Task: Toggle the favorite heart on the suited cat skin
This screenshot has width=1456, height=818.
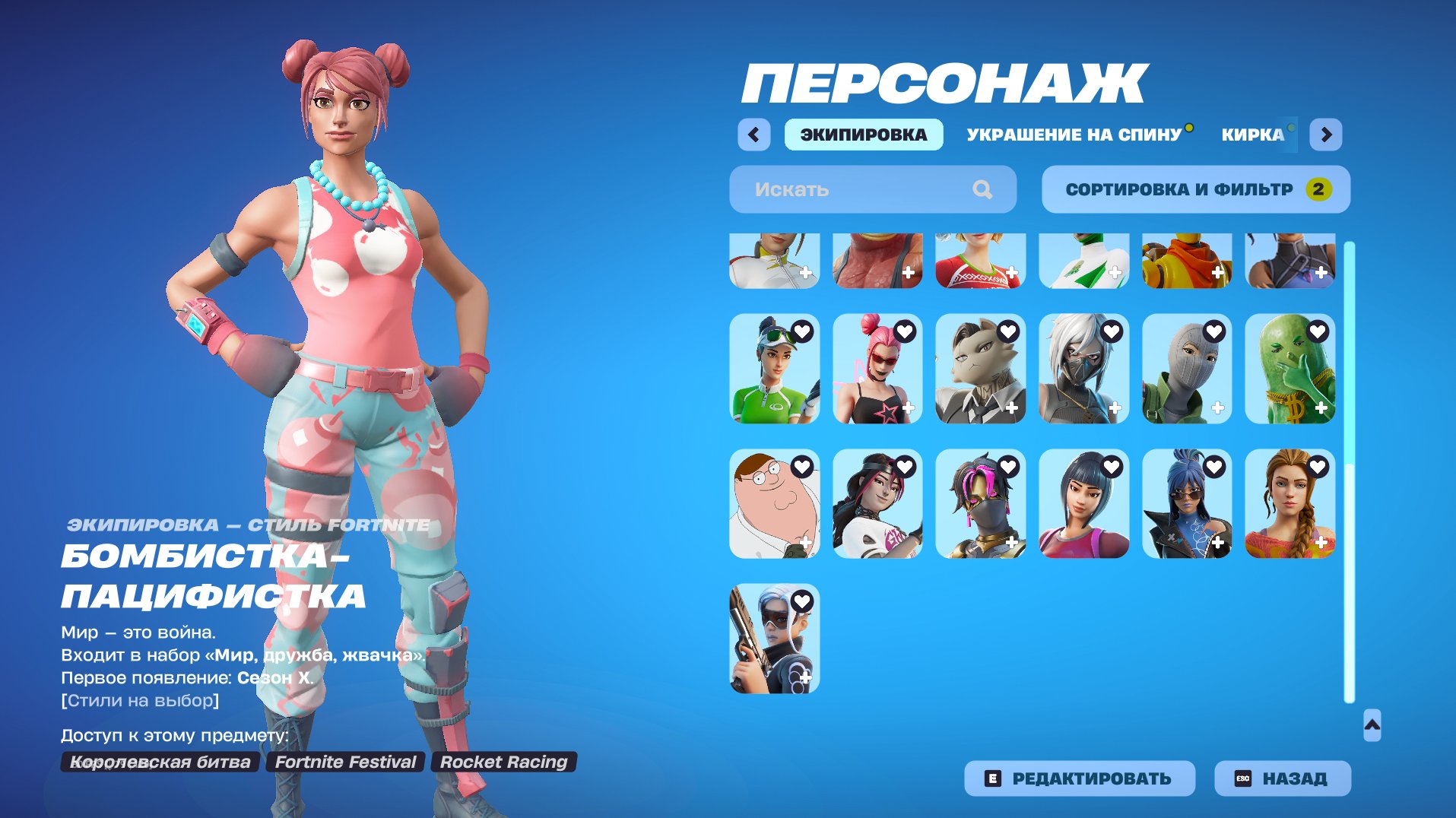Action: (x=1008, y=331)
